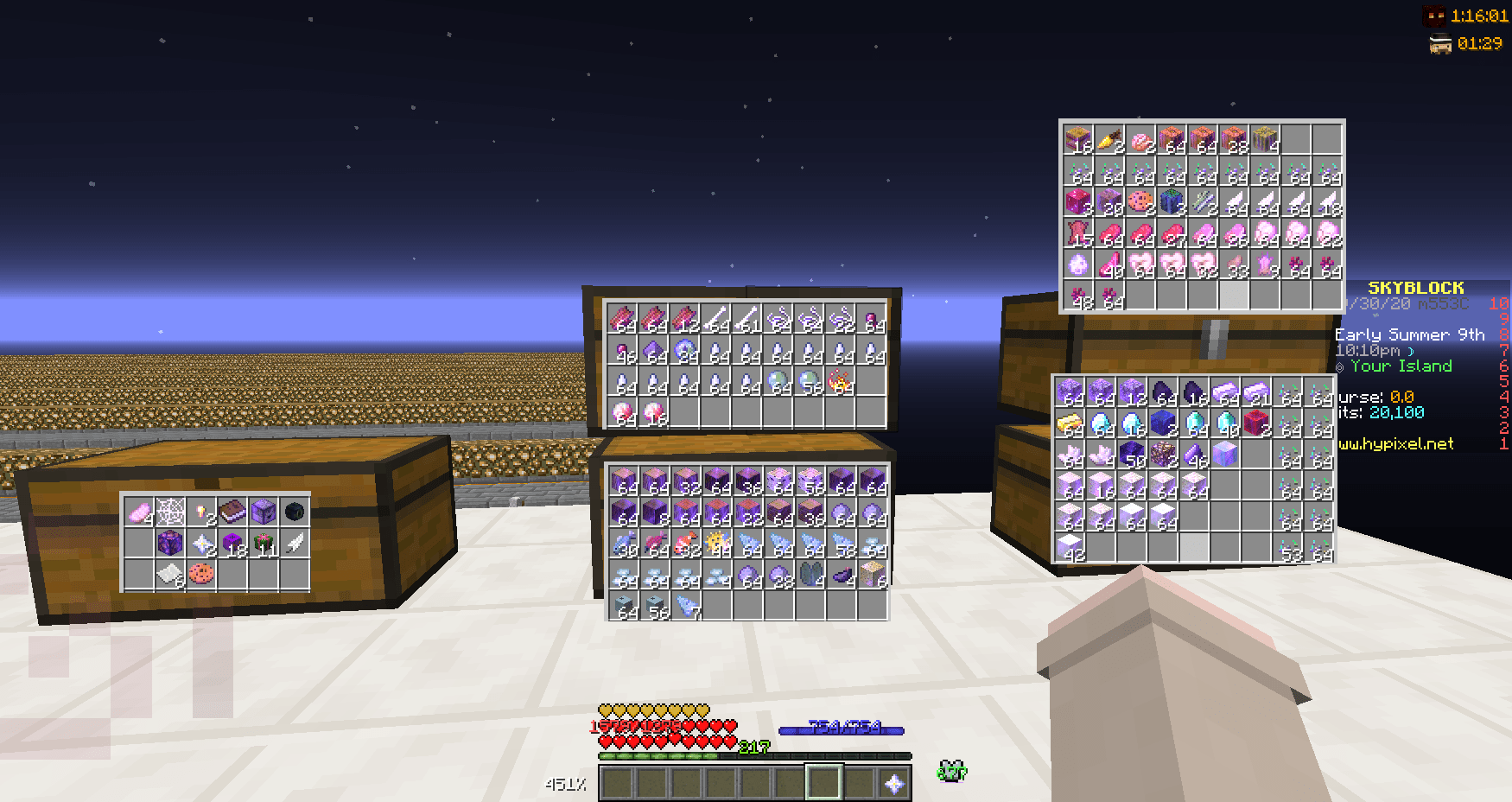The width and height of the screenshot is (1512, 802).
Task: Click the blaze powder in the middle chest
Action: pos(839,381)
